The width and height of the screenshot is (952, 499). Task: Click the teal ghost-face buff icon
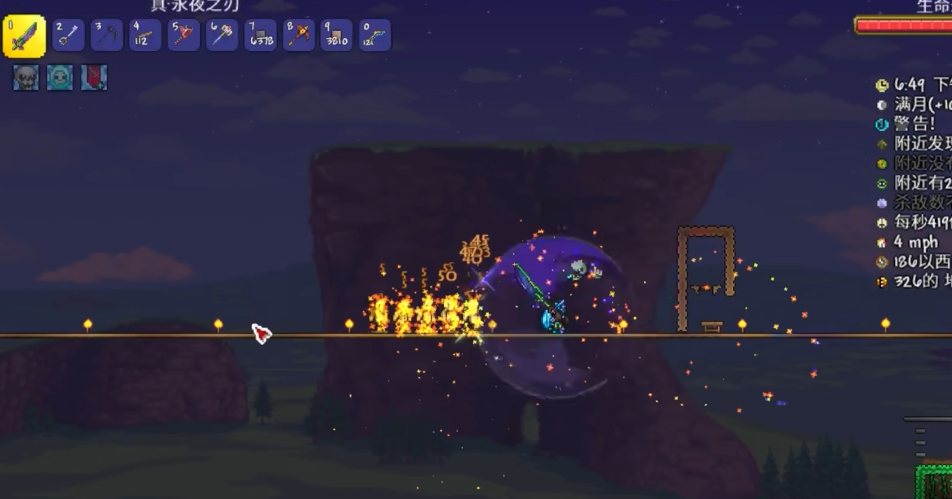60,78
